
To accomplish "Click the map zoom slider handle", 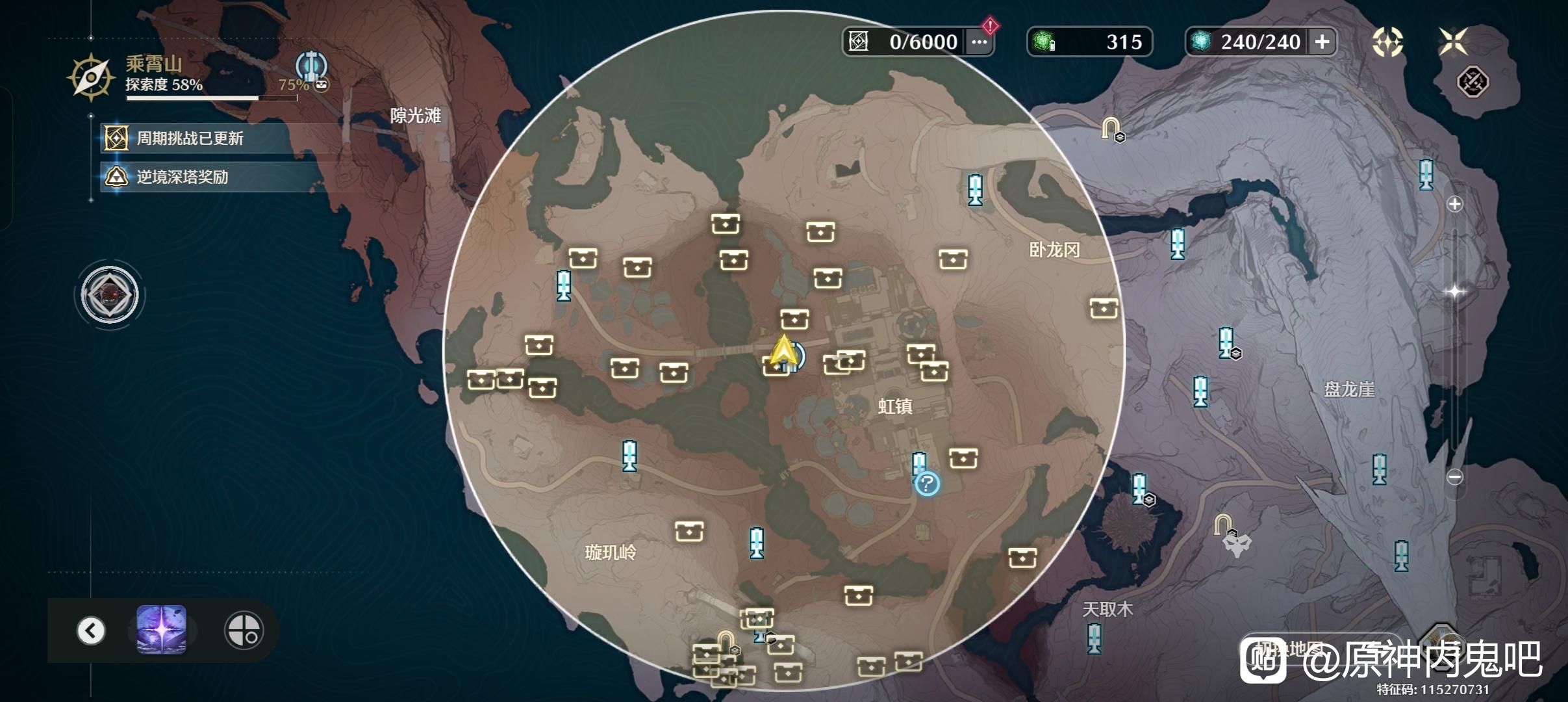I will click(x=1455, y=292).
